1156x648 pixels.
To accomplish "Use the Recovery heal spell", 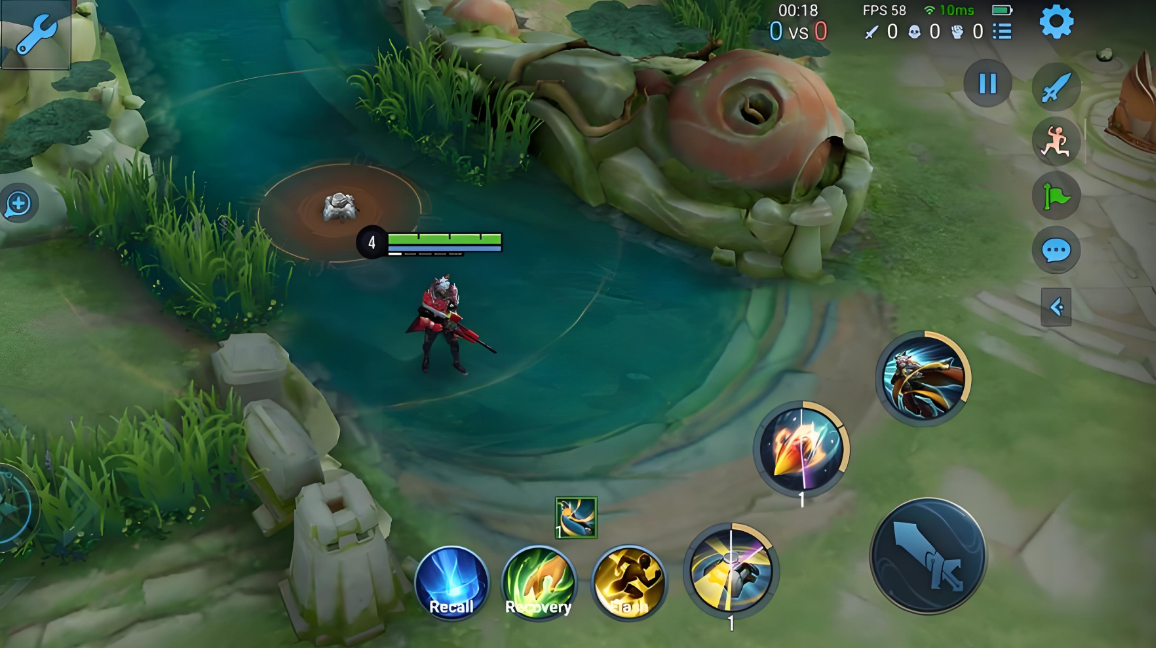I will [539, 584].
